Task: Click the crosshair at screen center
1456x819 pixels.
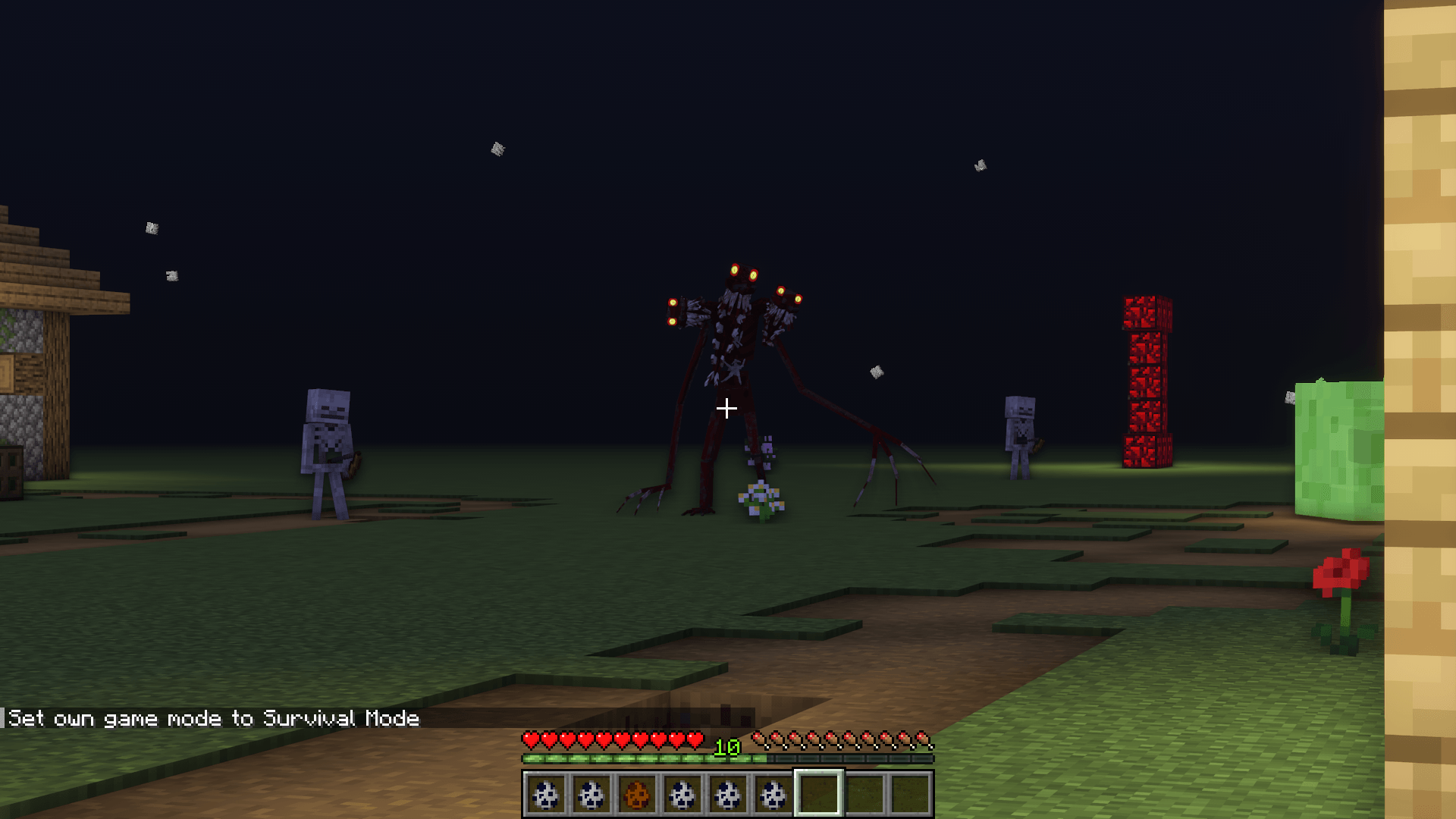Action: click(728, 408)
